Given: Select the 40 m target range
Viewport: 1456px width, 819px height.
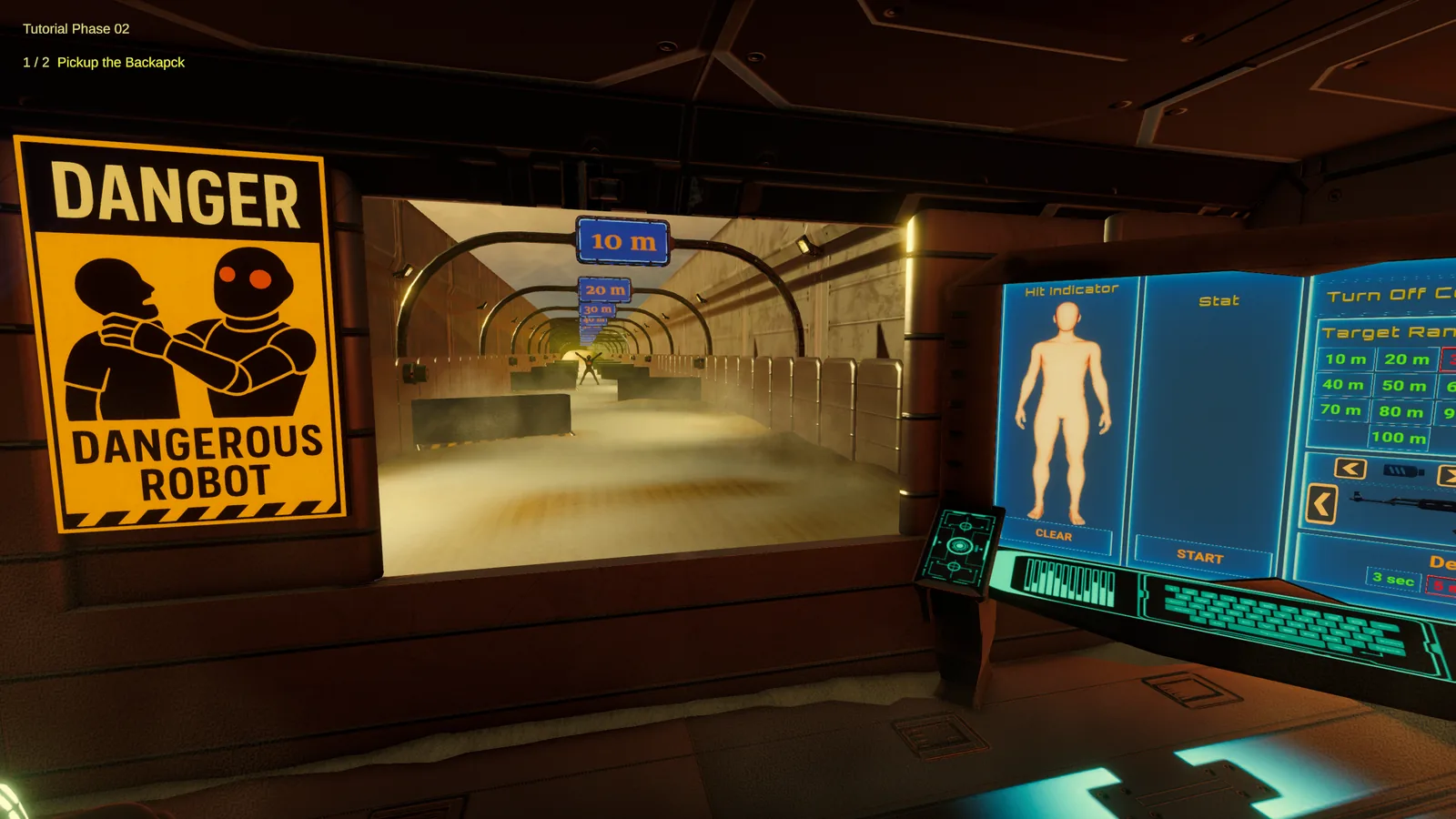Looking at the screenshot, I should tap(1343, 385).
